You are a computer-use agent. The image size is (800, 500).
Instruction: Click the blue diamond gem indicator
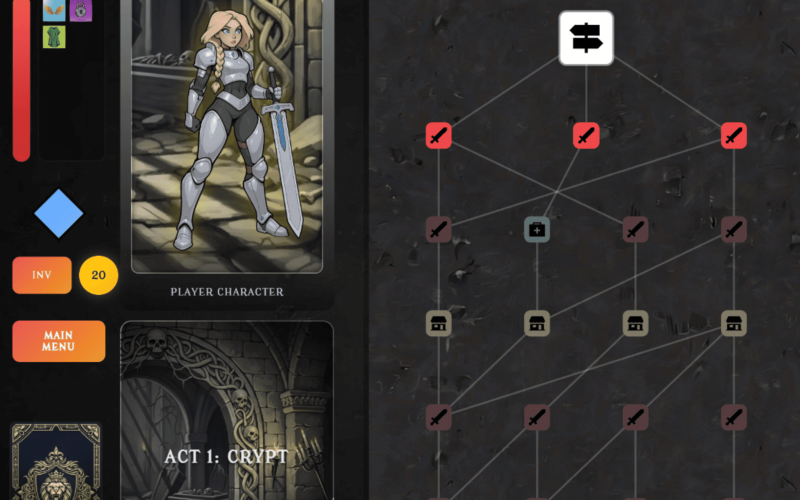tap(59, 213)
